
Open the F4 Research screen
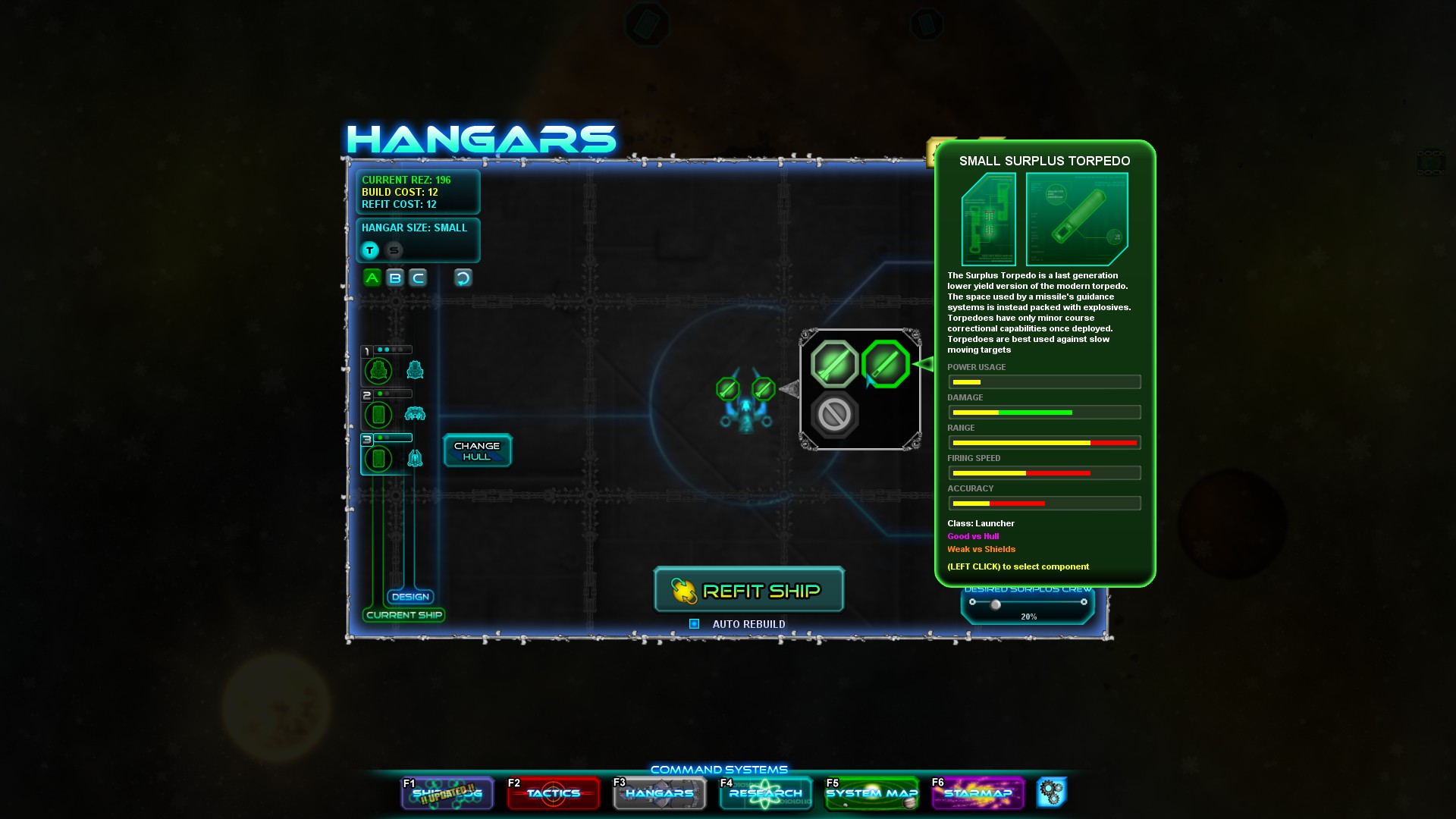point(765,793)
